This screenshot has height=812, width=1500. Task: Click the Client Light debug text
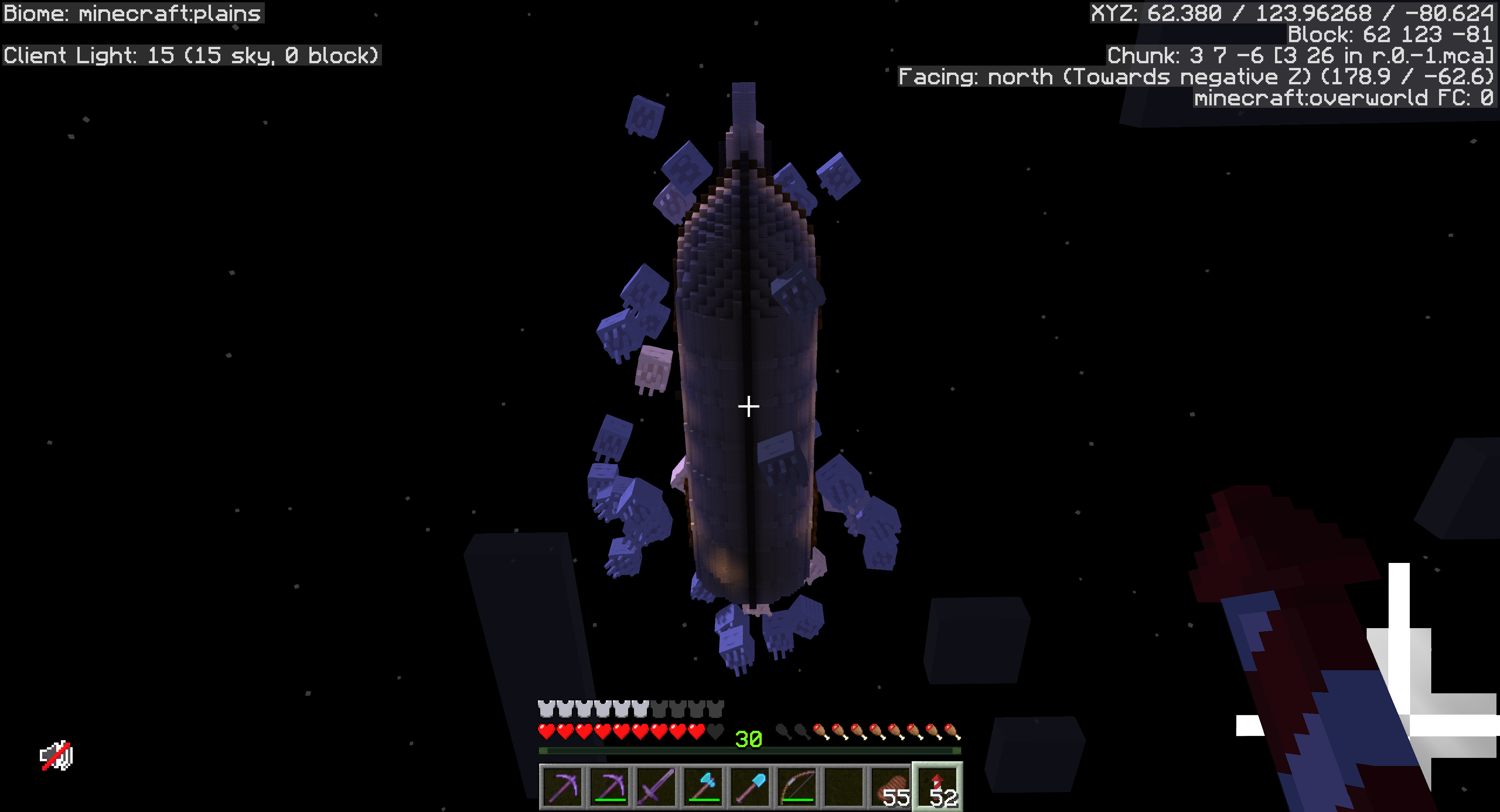190,56
